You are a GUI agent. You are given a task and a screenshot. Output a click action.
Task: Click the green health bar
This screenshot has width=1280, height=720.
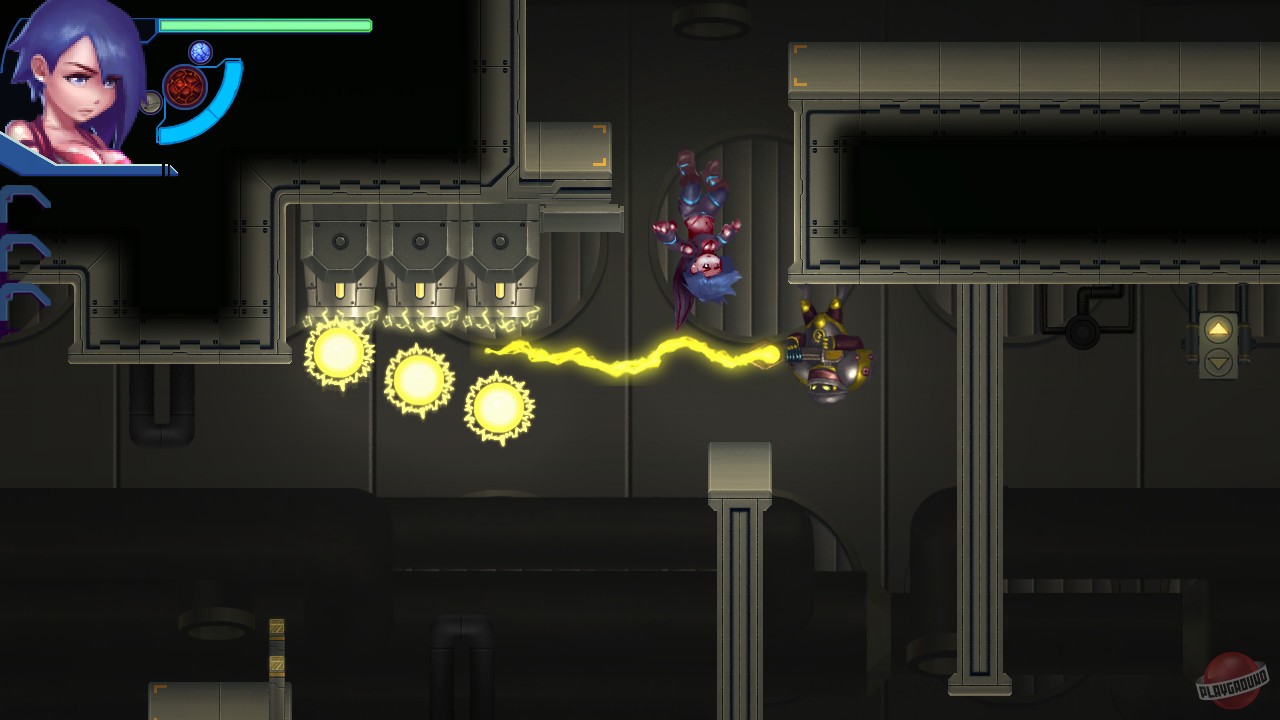(x=265, y=25)
